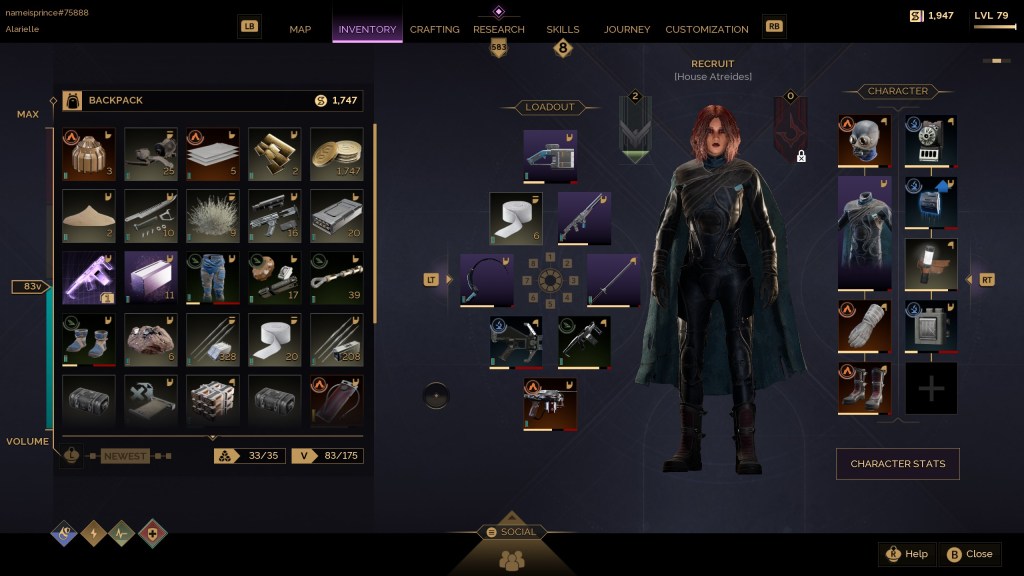
Task: Select the equipped boots slot
Action: click(x=863, y=389)
